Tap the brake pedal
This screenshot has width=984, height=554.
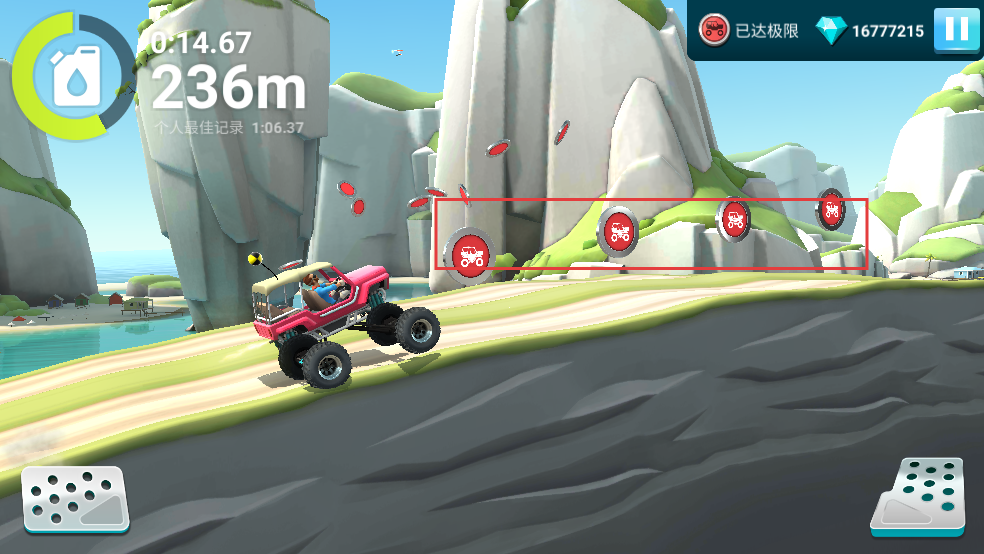click(x=76, y=499)
